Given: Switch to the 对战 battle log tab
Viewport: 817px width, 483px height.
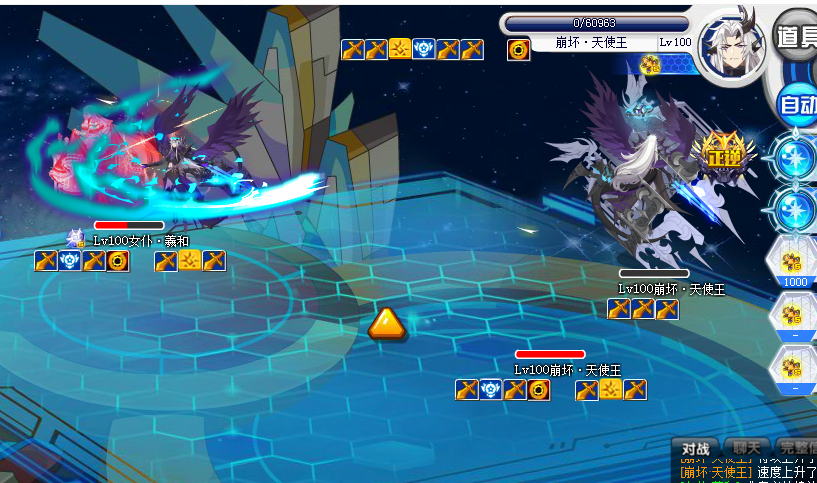Looking at the screenshot, I should [695, 448].
